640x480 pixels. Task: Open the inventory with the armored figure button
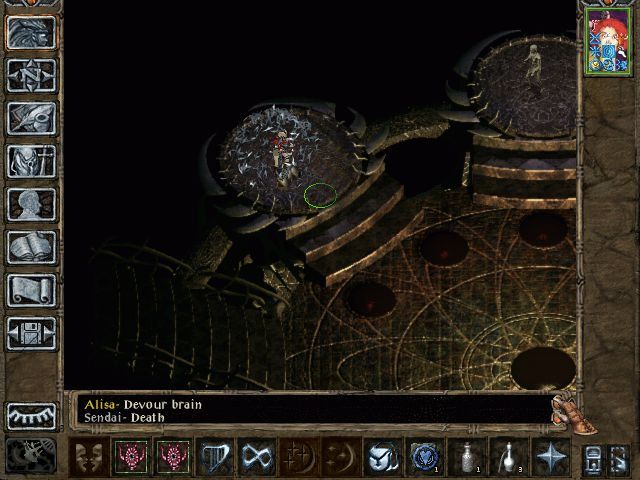tap(31, 161)
